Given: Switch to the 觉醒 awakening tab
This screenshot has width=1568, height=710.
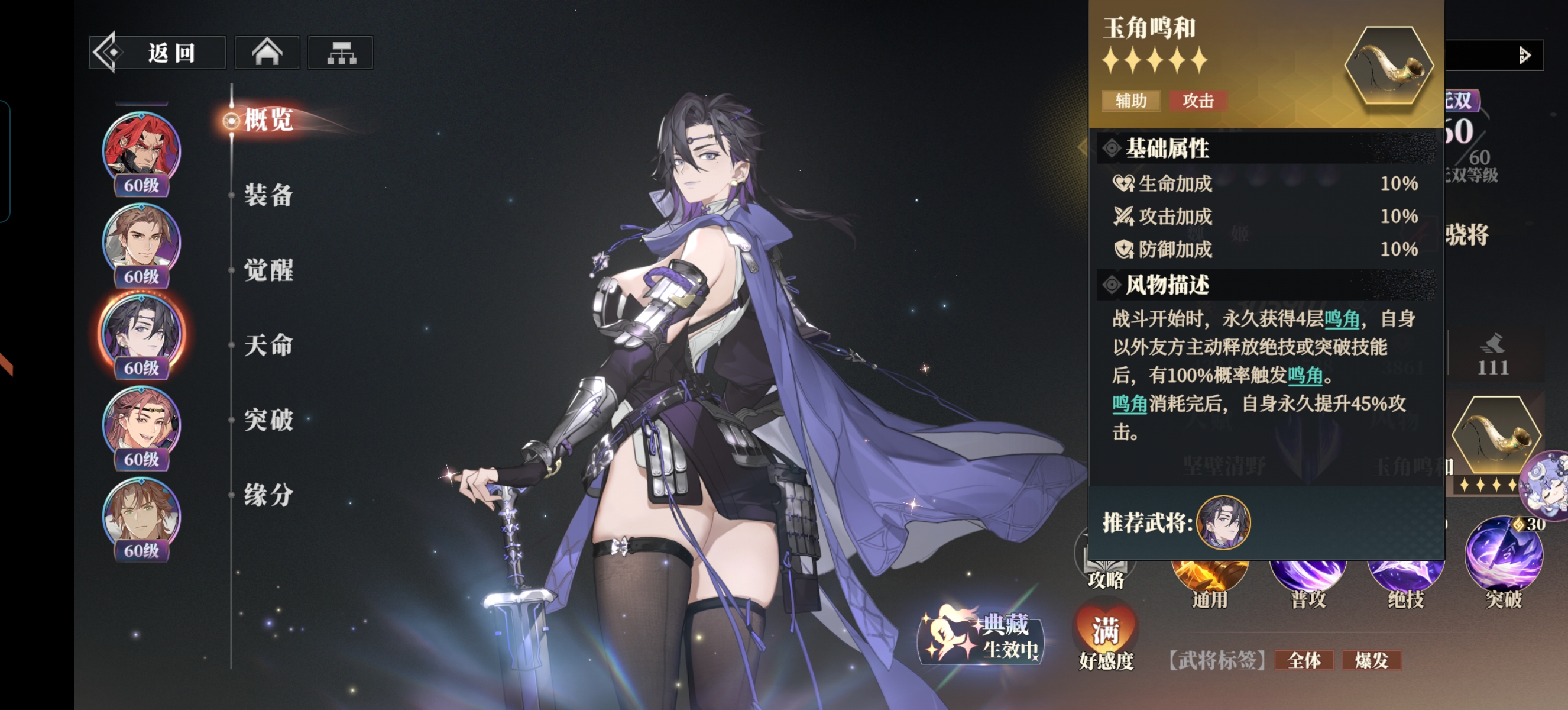Looking at the screenshot, I should (268, 270).
